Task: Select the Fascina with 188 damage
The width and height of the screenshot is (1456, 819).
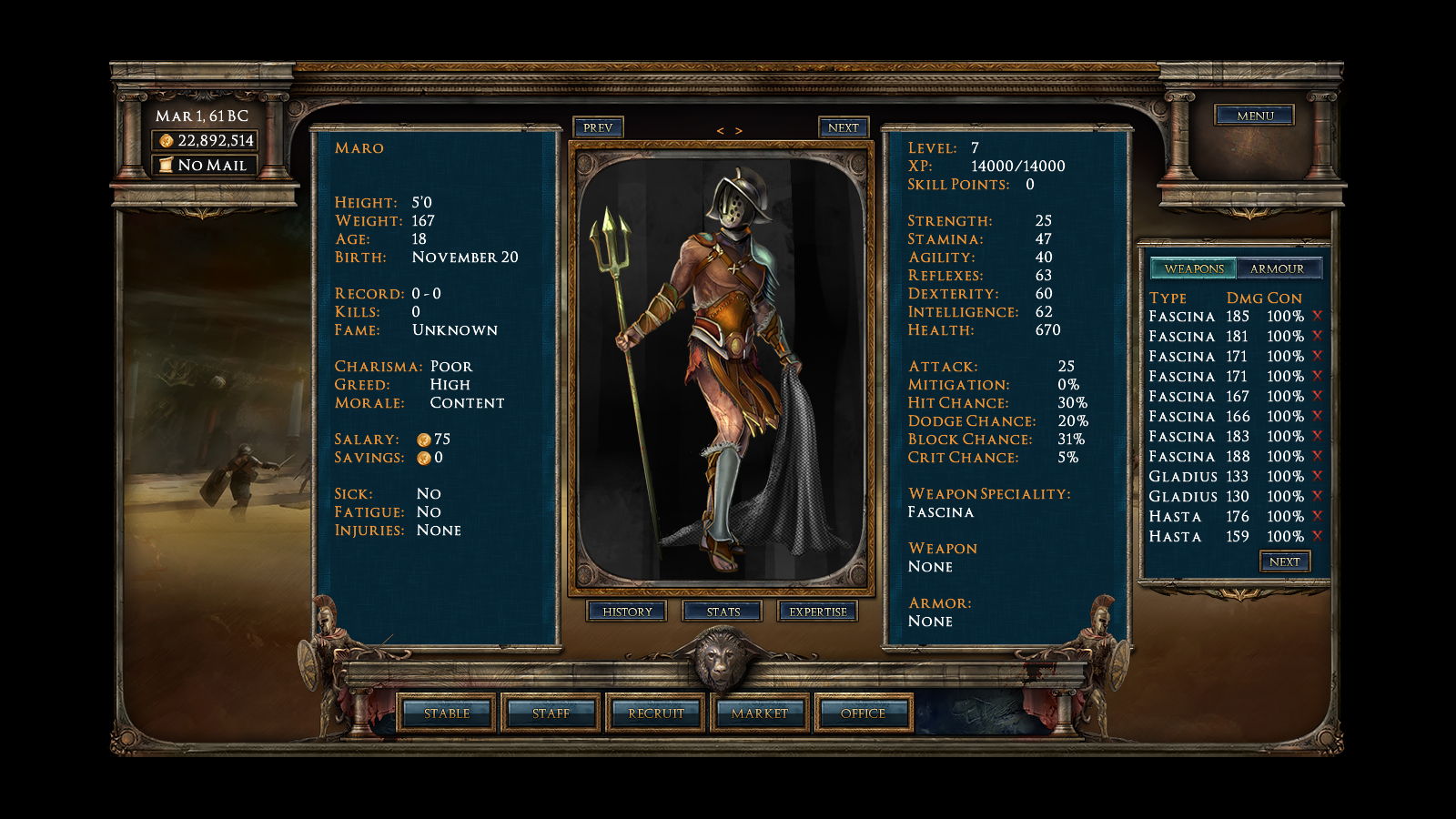Action: 1181,457
